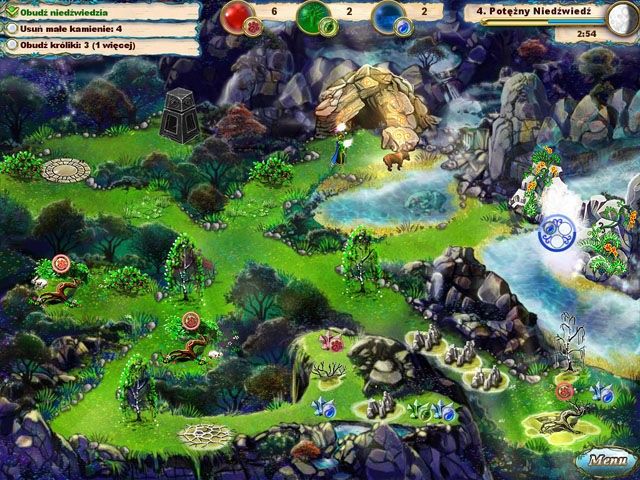Select the 'Obudź niedźwiedzia' objective
Viewport: 640px width, 480px height.
click(x=60, y=11)
